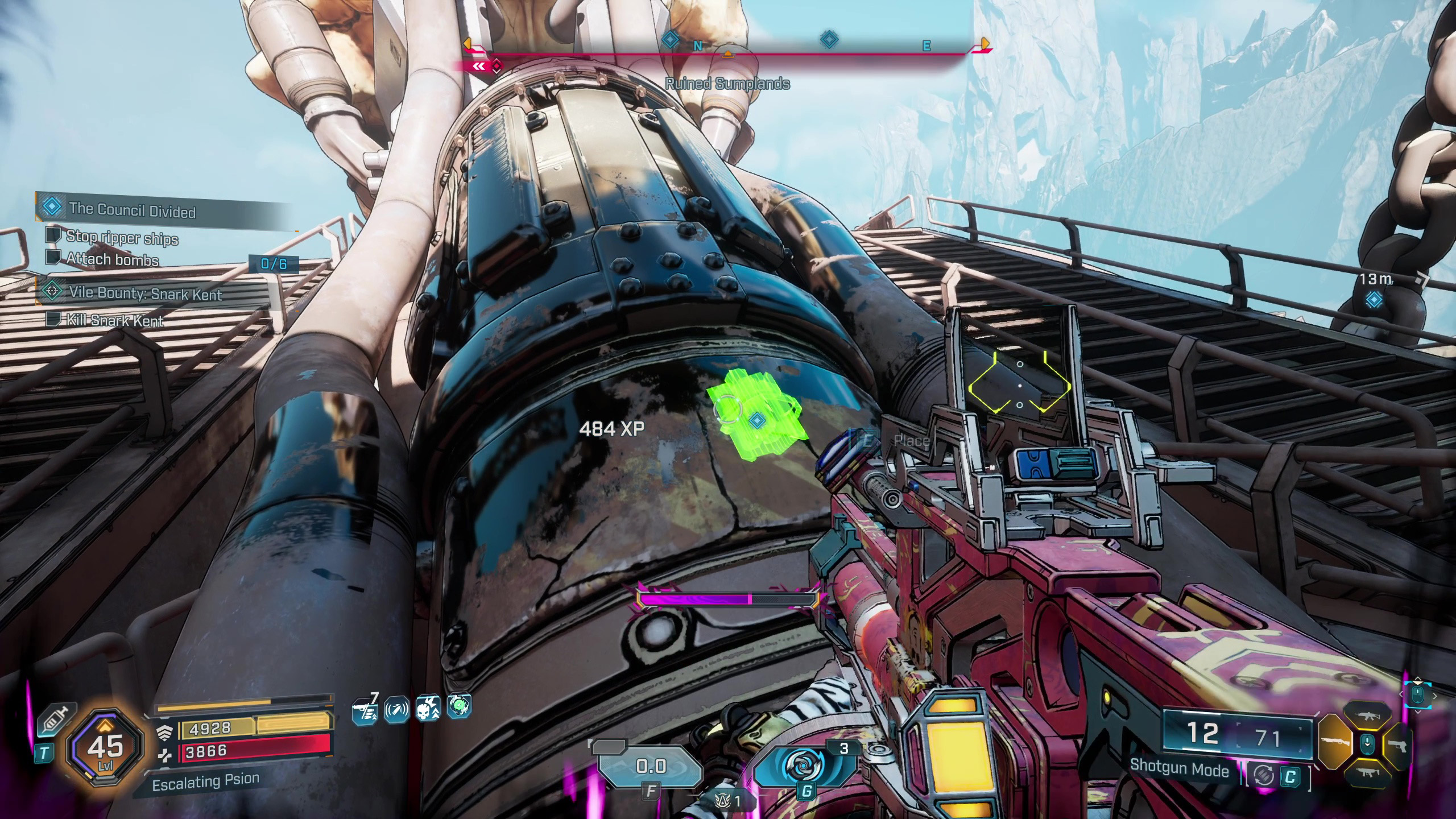Inspect the signal-wave buff icon
This screenshot has width=1456, height=819.
coord(396,710)
